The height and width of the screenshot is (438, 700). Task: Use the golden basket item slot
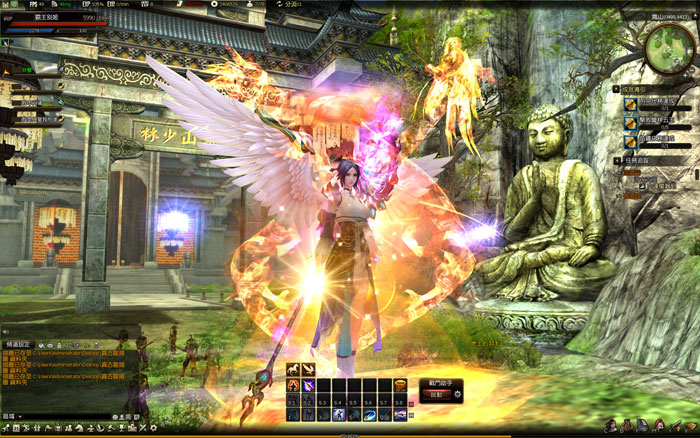[400, 385]
